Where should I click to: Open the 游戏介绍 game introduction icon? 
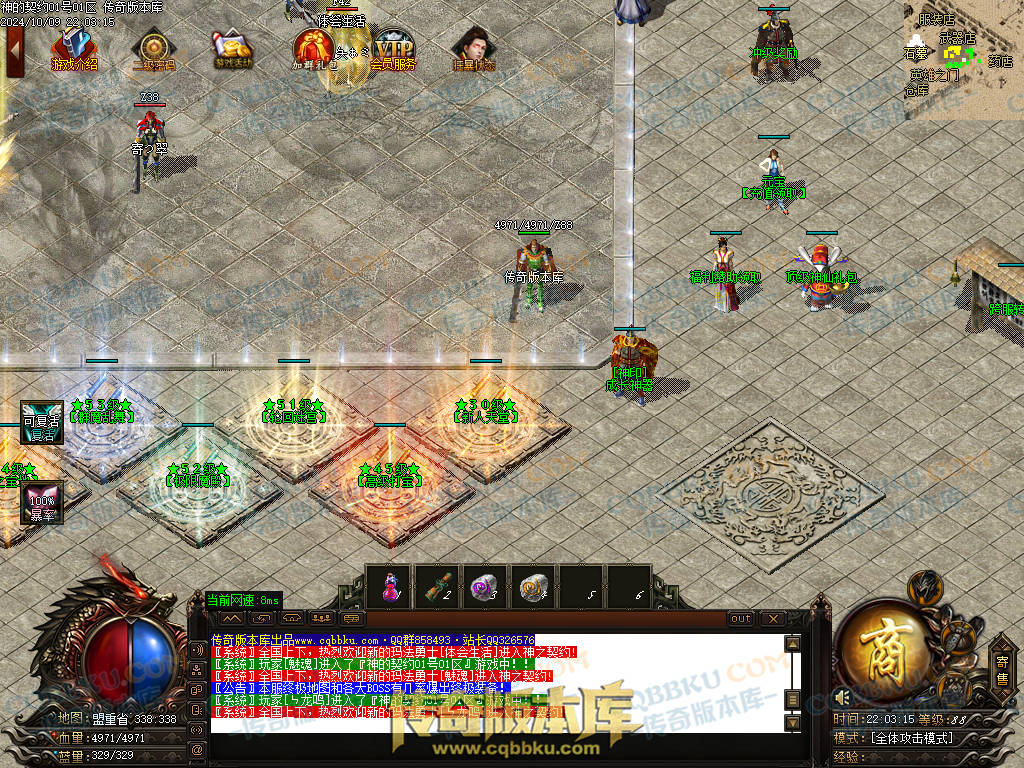point(74,48)
